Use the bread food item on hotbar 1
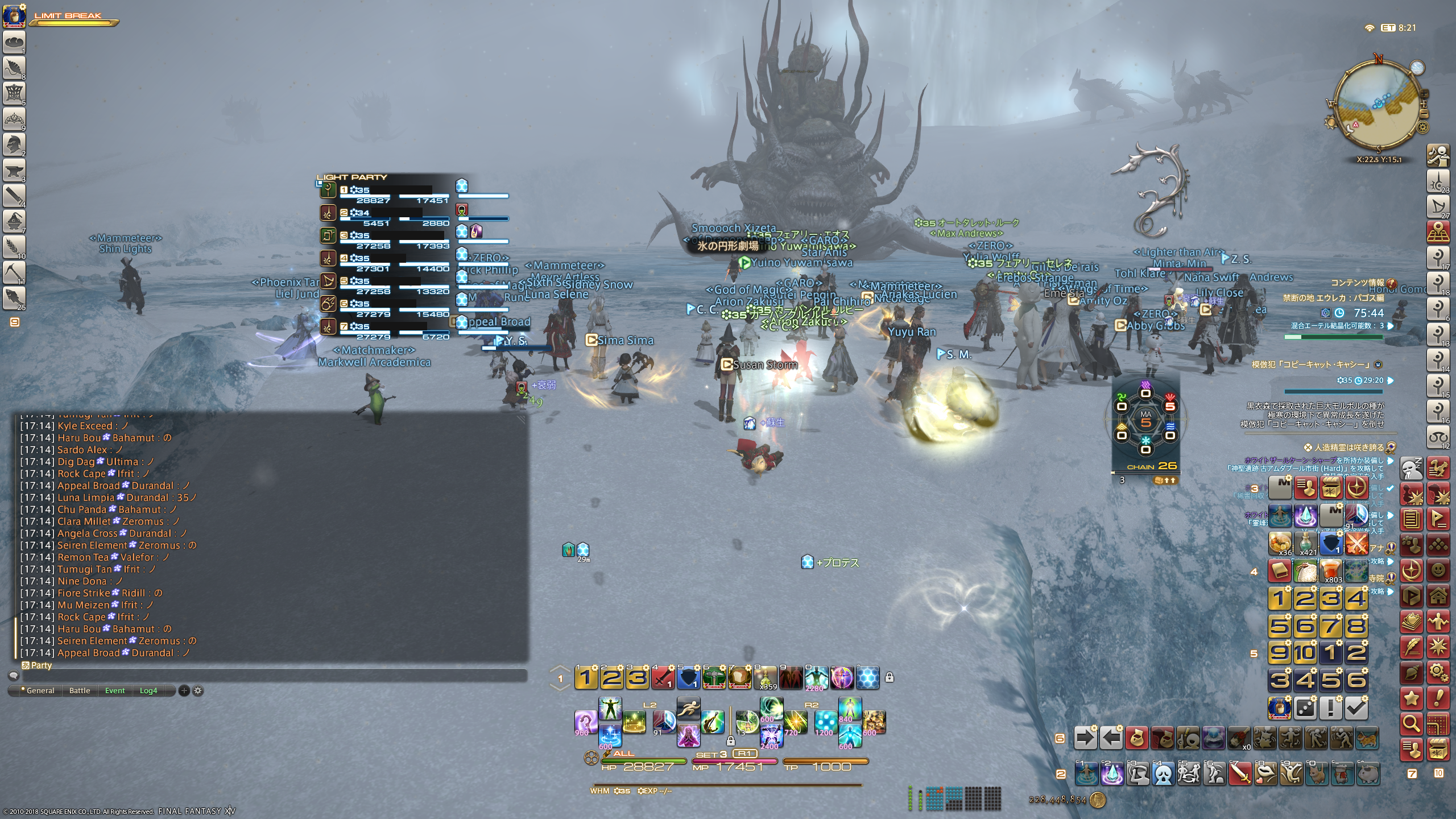1456x819 pixels. click(x=739, y=677)
